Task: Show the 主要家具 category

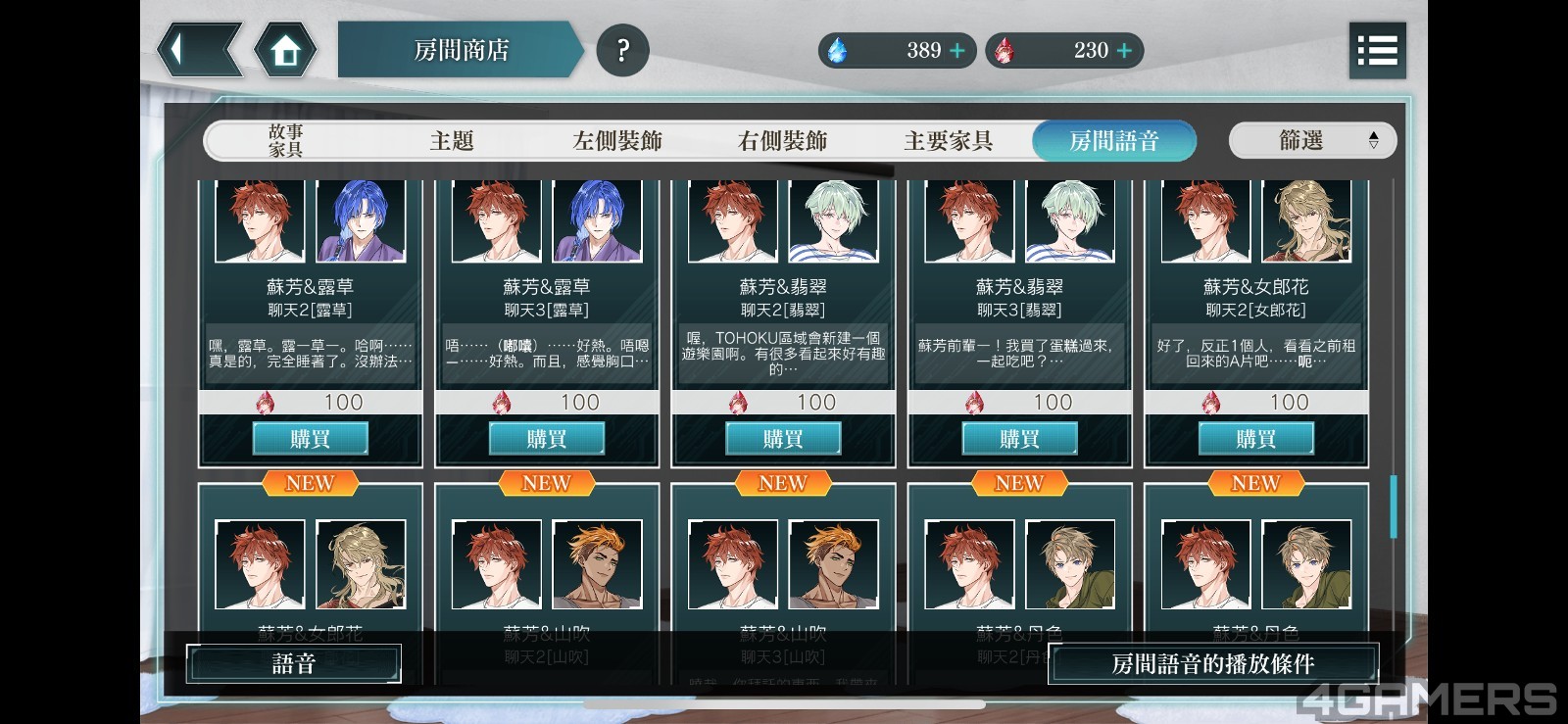Action: coord(948,141)
